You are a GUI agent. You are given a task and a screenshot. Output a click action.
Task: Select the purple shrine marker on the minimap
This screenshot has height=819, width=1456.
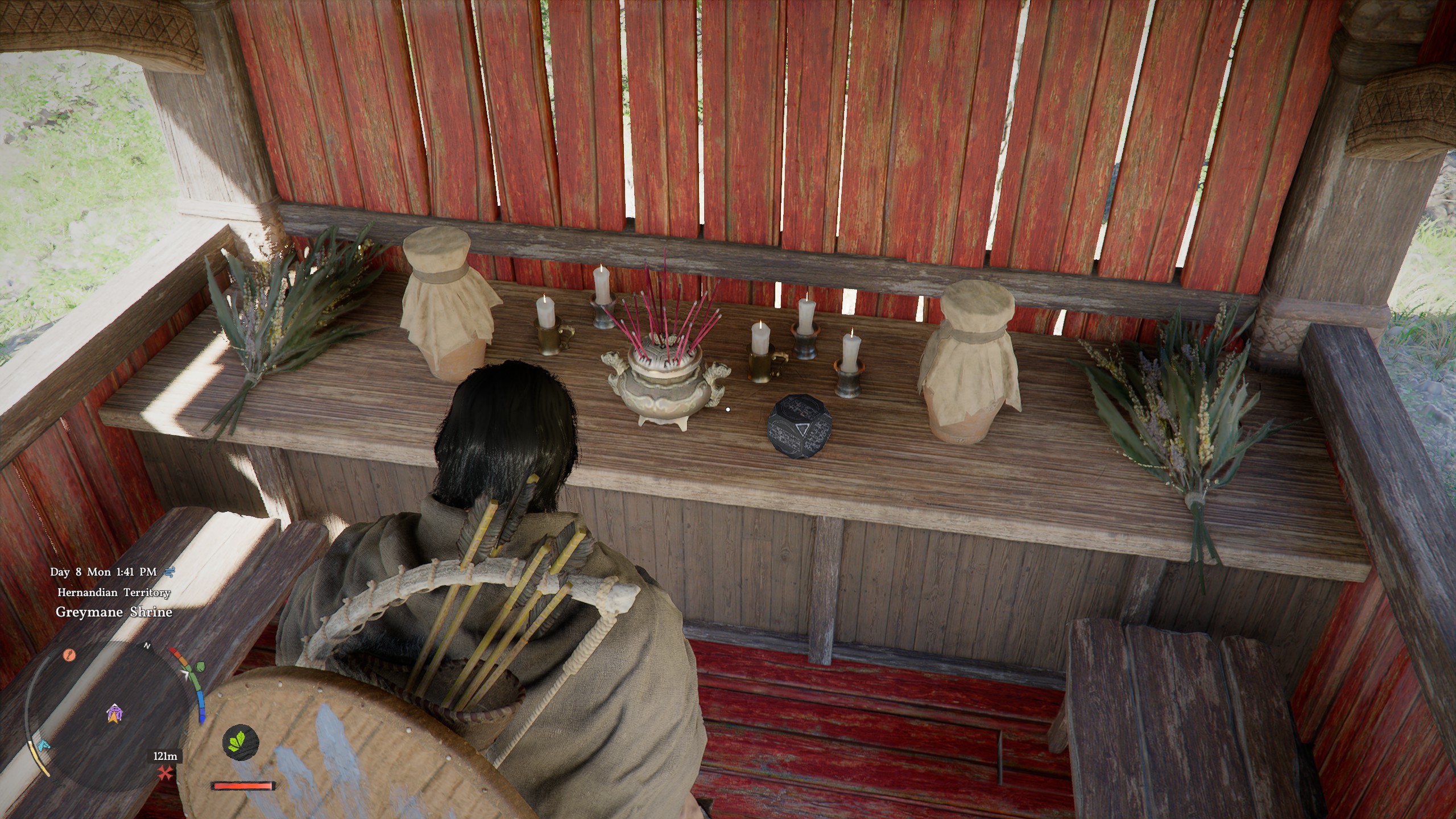(115, 711)
